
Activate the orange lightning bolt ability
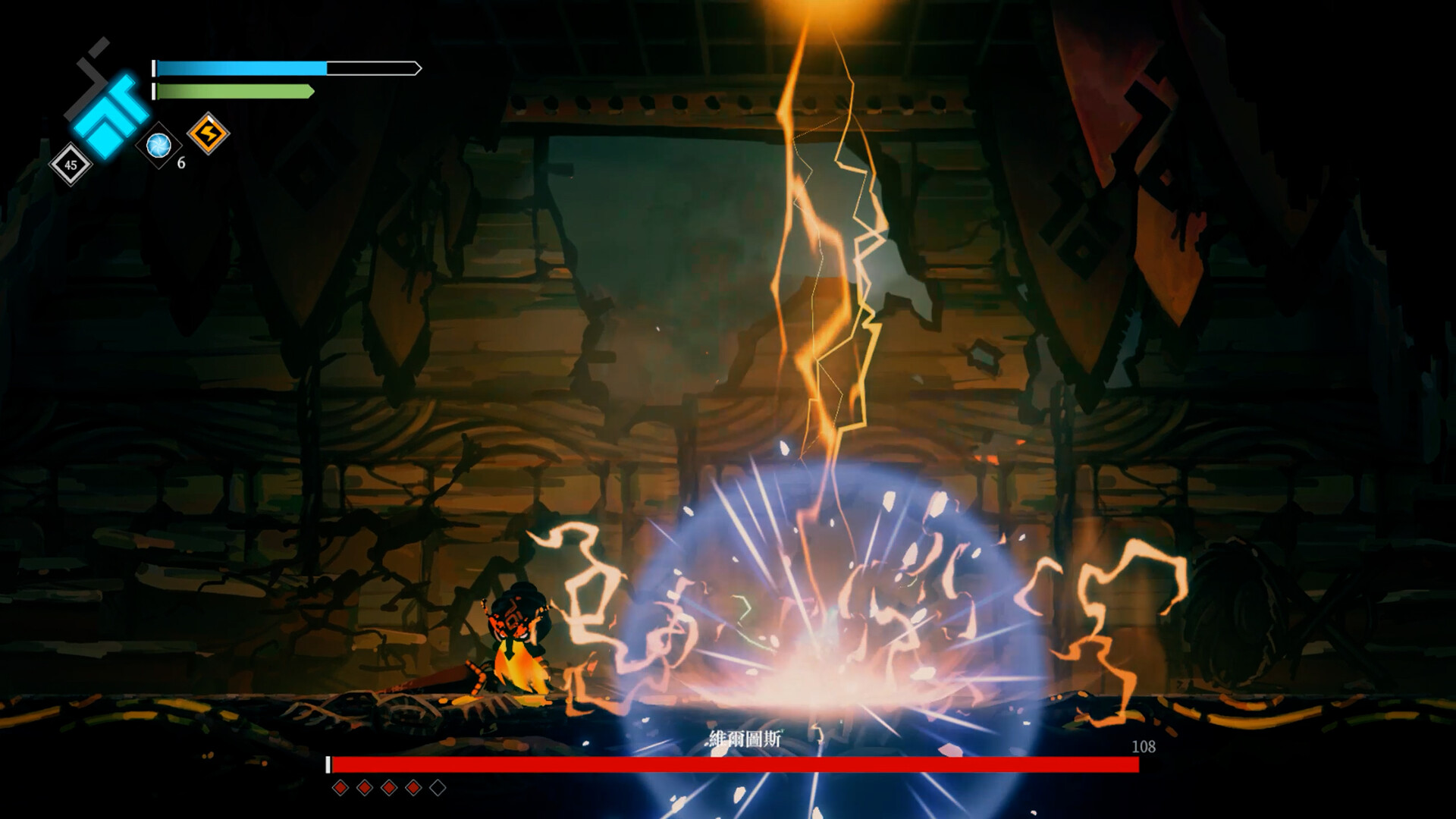tap(208, 134)
